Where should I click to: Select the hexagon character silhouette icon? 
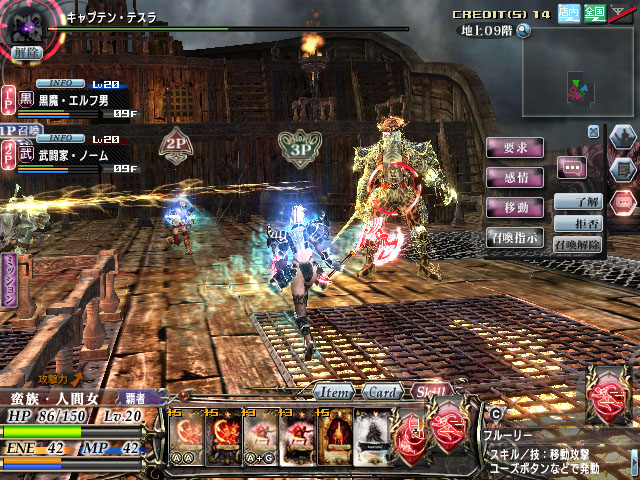pos(621,138)
